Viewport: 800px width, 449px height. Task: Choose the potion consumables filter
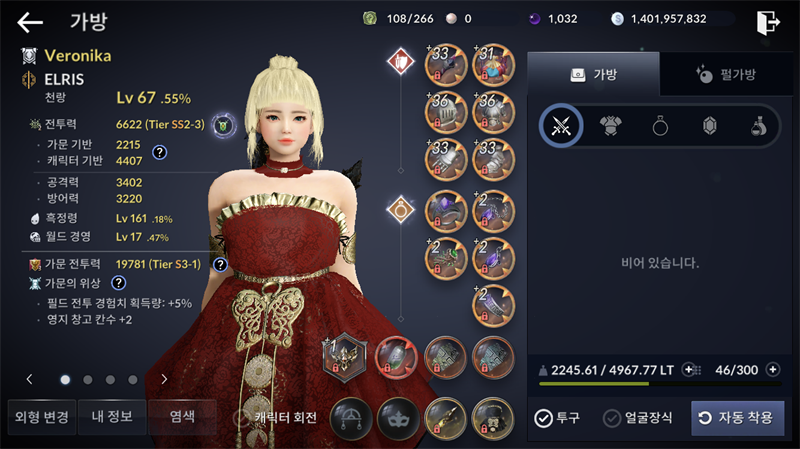pyautogui.click(x=759, y=126)
